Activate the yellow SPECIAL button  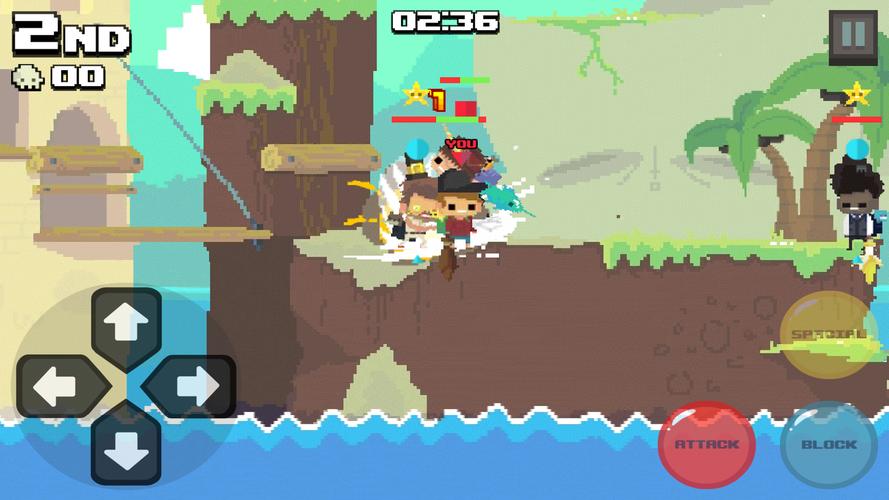pyautogui.click(x=828, y=335)
